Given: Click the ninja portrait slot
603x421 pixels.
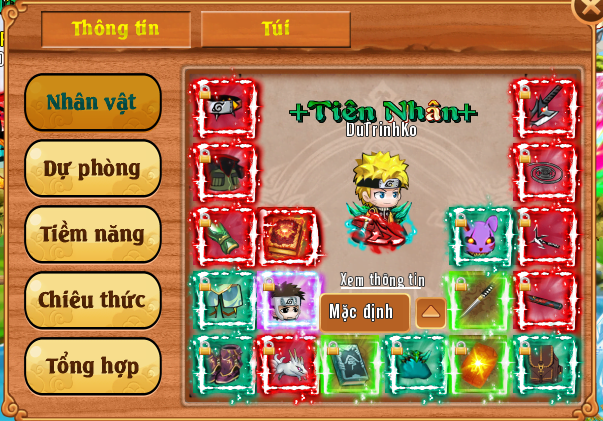Looking at the screenshot, I should (287, 301).
